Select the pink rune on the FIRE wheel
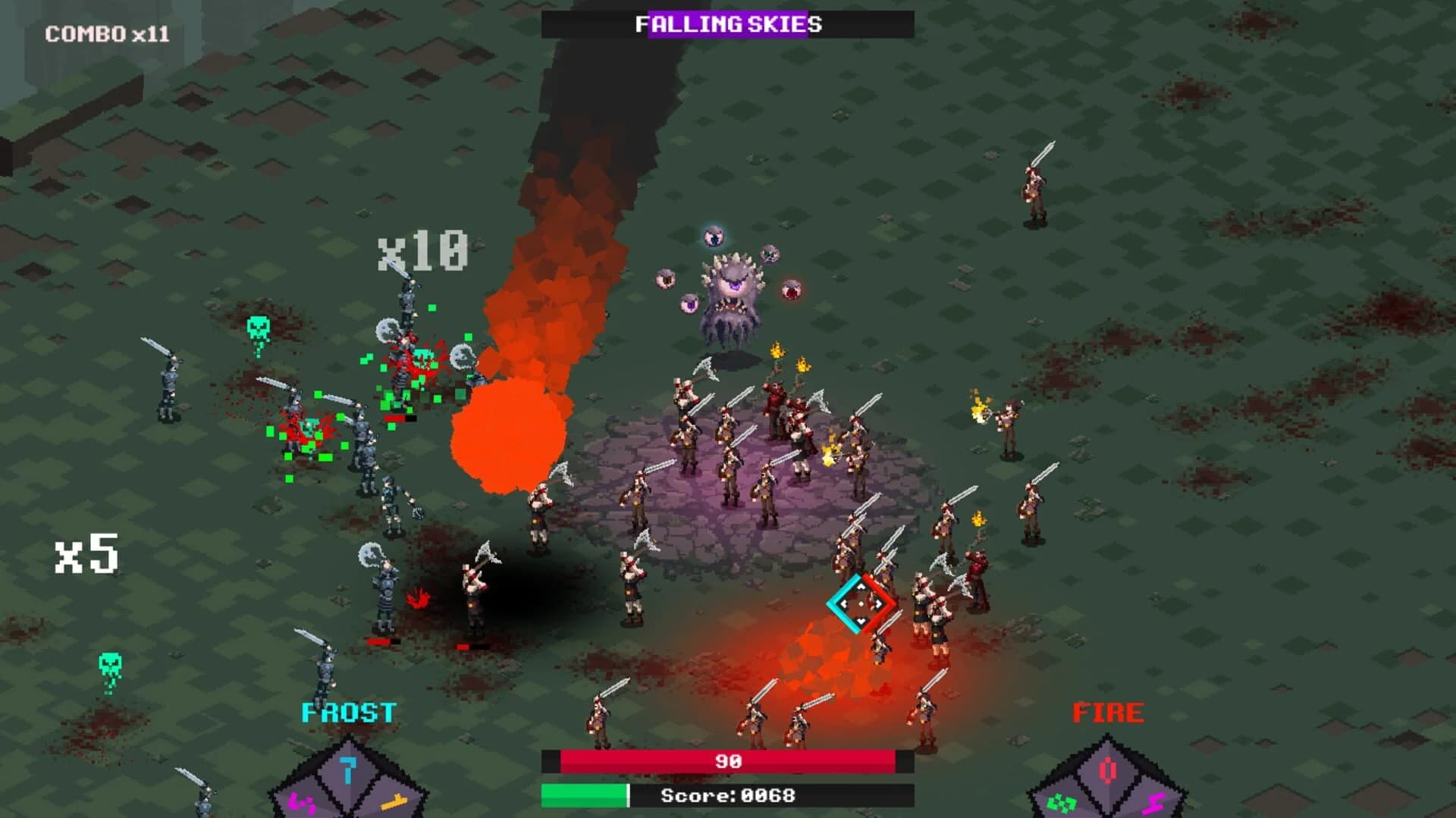Screen dimensions: 1456x818 [1153, 804]
